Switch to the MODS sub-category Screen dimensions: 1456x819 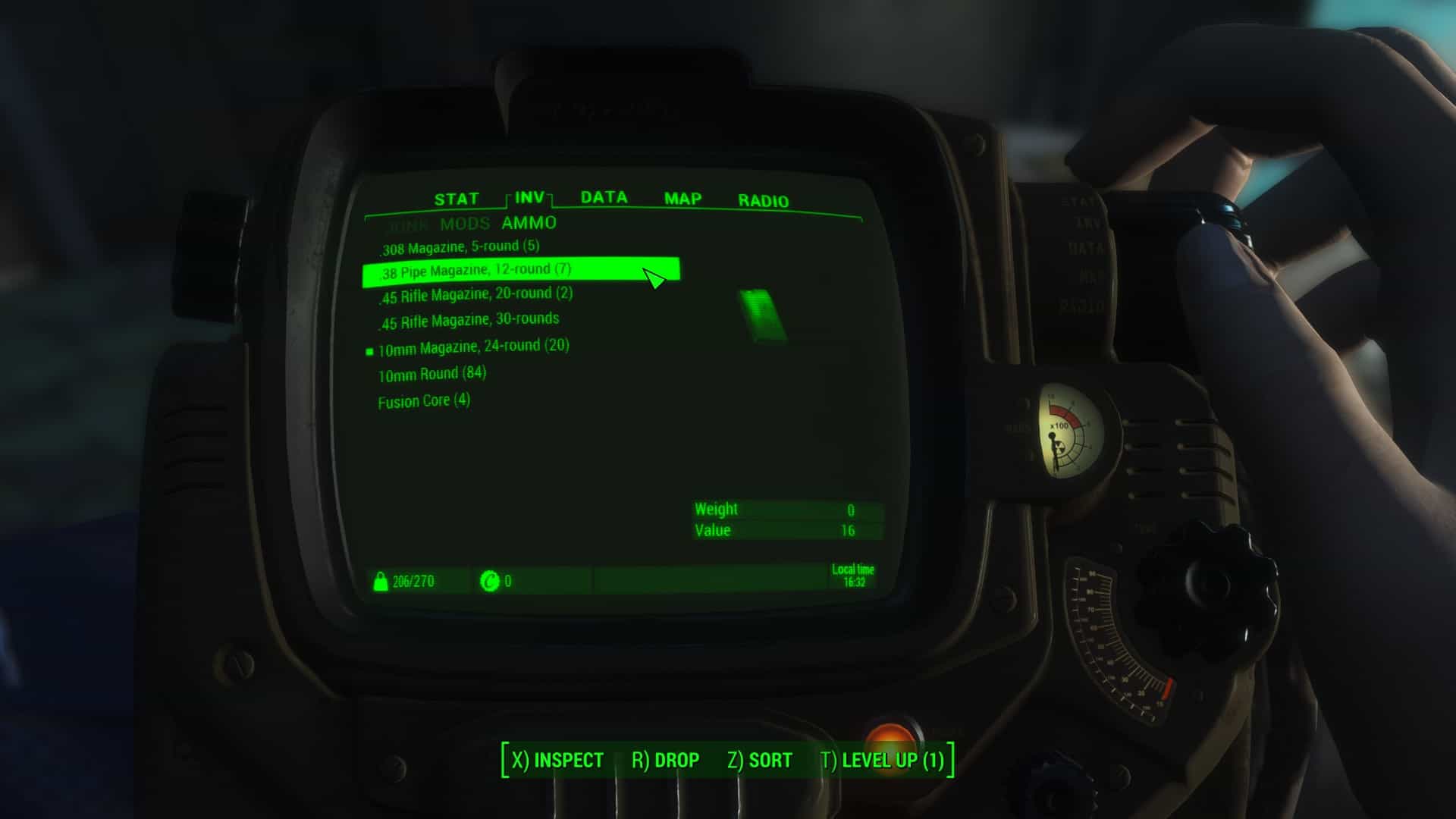[465, 224]
